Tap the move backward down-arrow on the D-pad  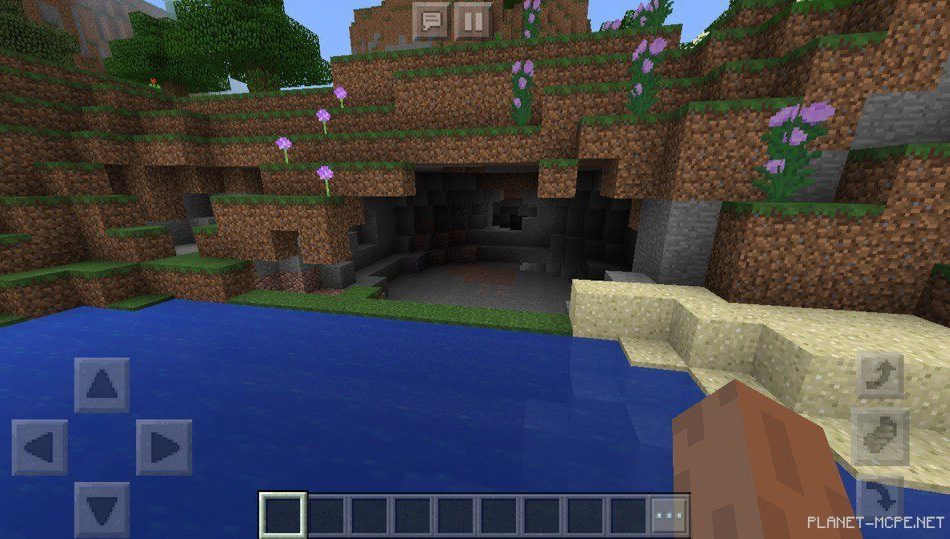[101, 509]
